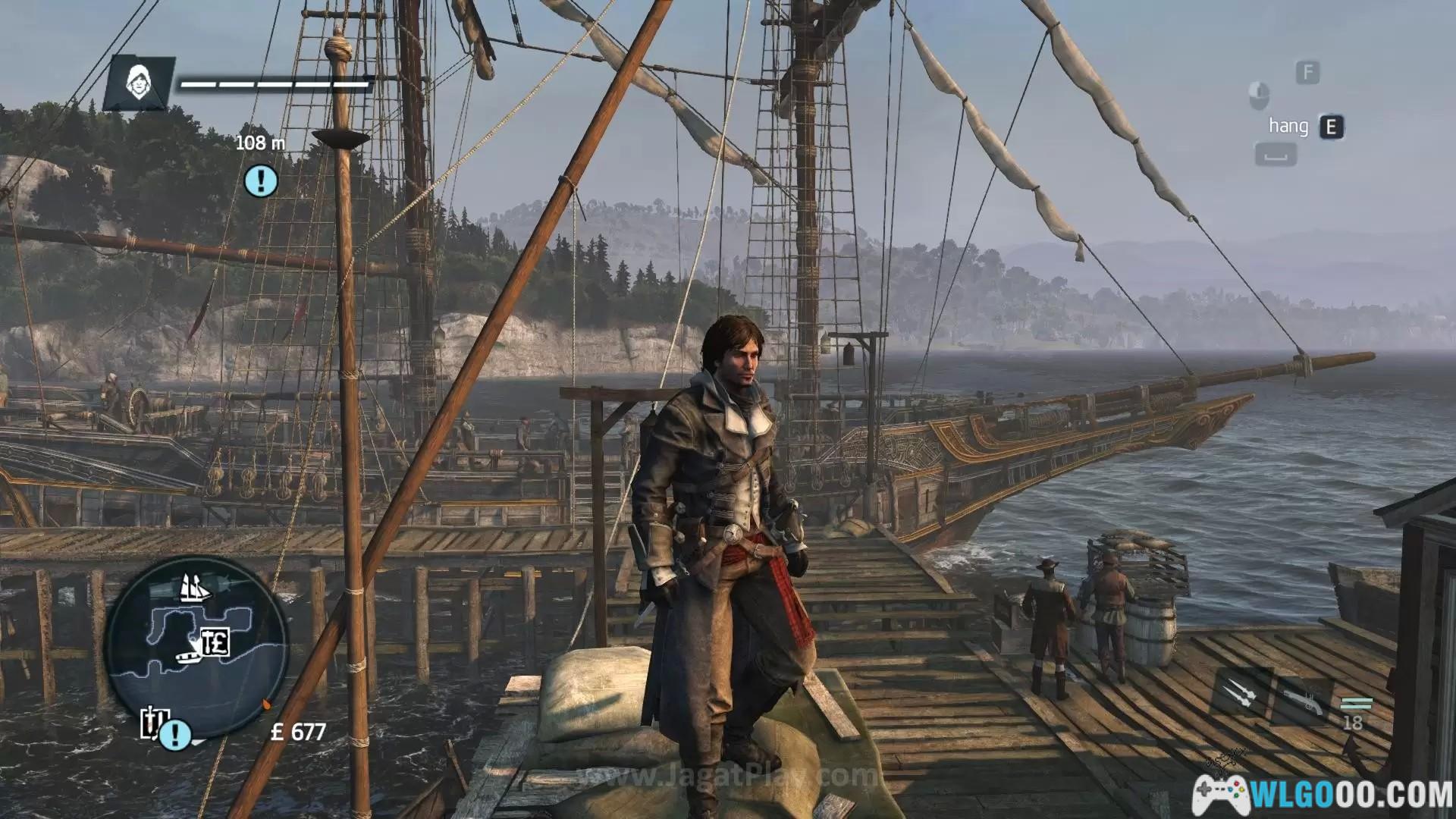1456x819 pixels.
Task: Select the pound-sign shop marker on the minimap
Action: (215, 642)
